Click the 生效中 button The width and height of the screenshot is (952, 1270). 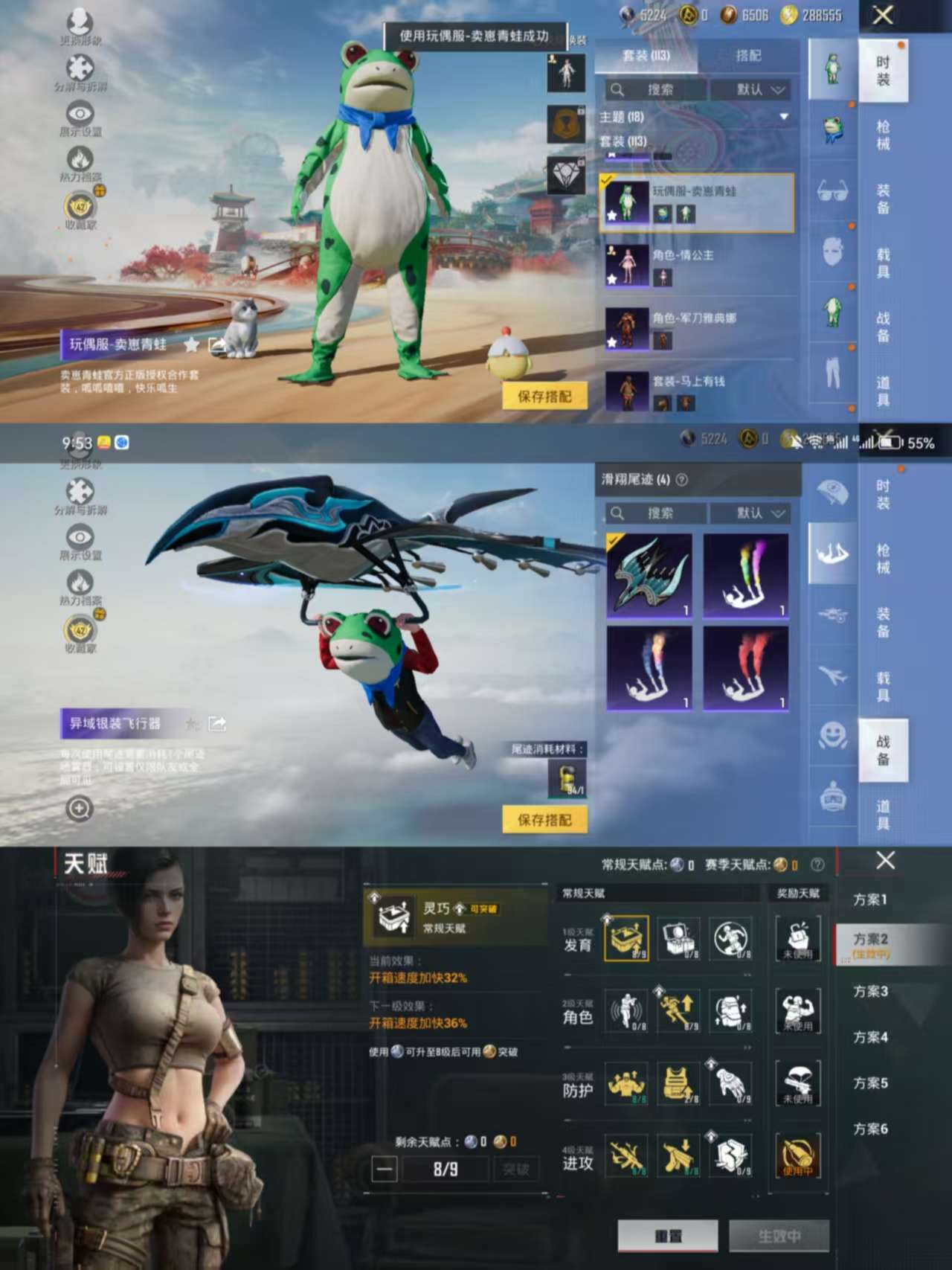(x=779, y=1235)
